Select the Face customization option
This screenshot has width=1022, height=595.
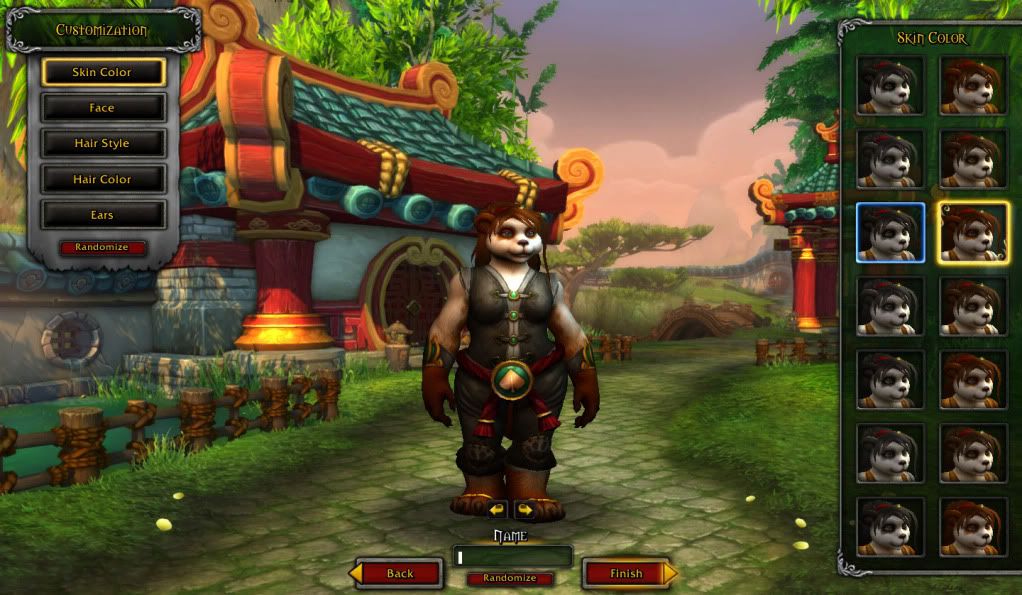click(x=103, y=108)
